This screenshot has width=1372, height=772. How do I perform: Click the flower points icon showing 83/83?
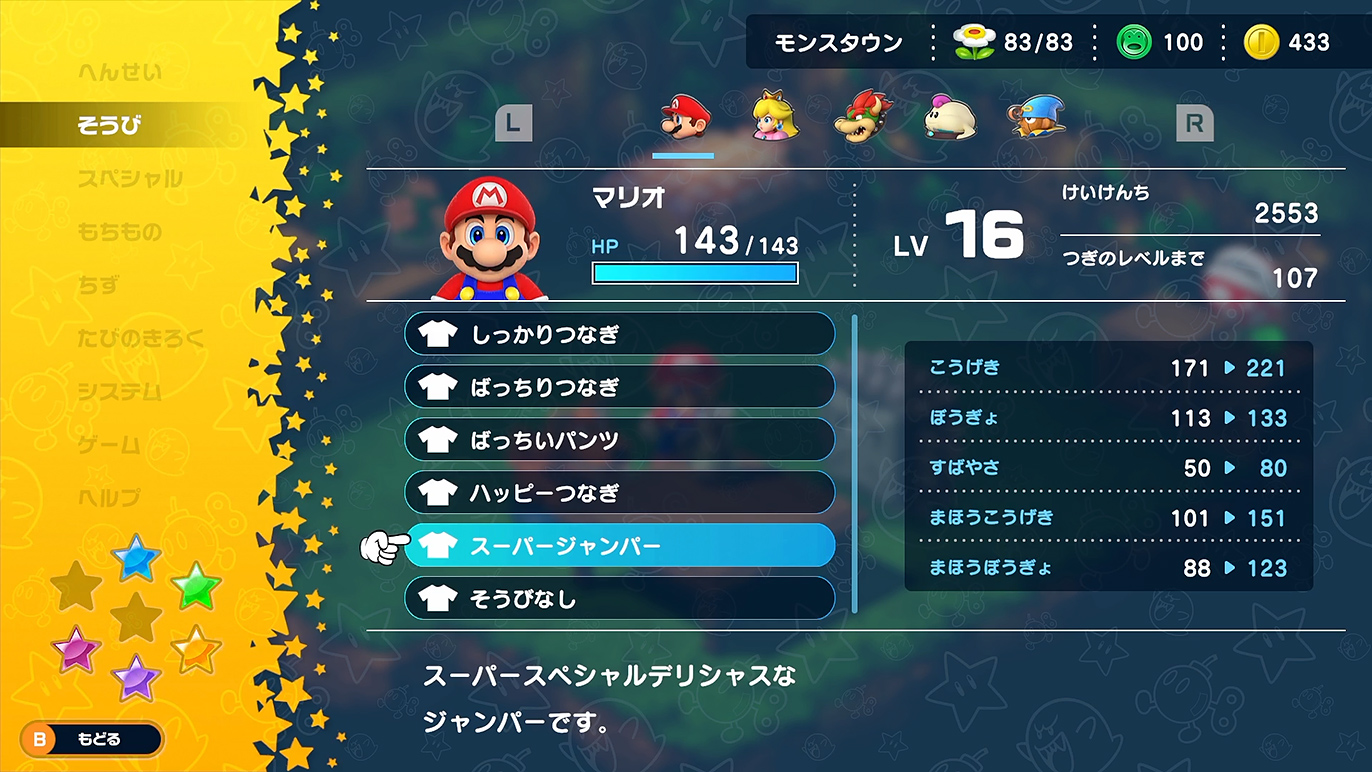973,42
